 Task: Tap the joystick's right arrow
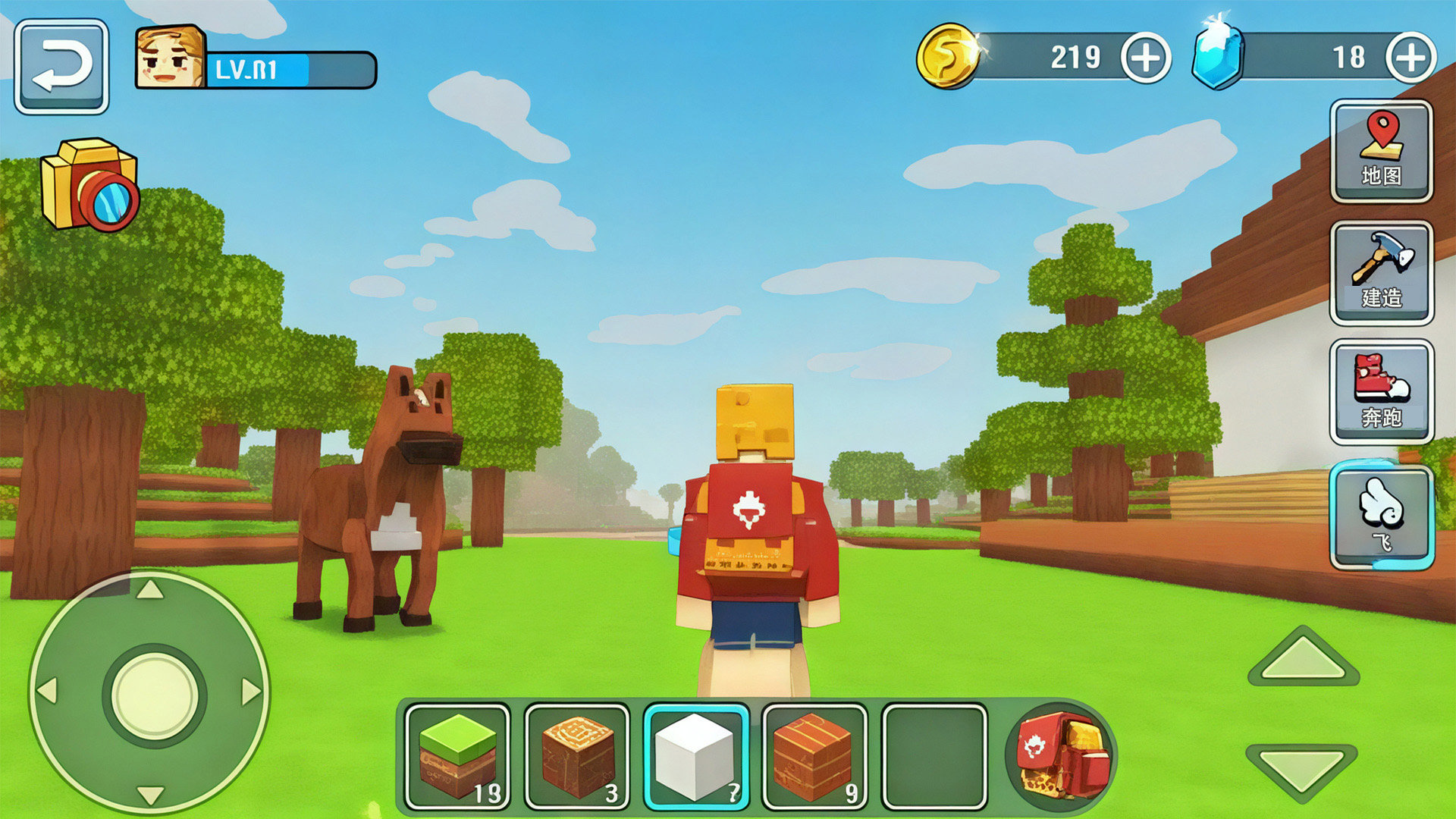click(x=251, y=692)
